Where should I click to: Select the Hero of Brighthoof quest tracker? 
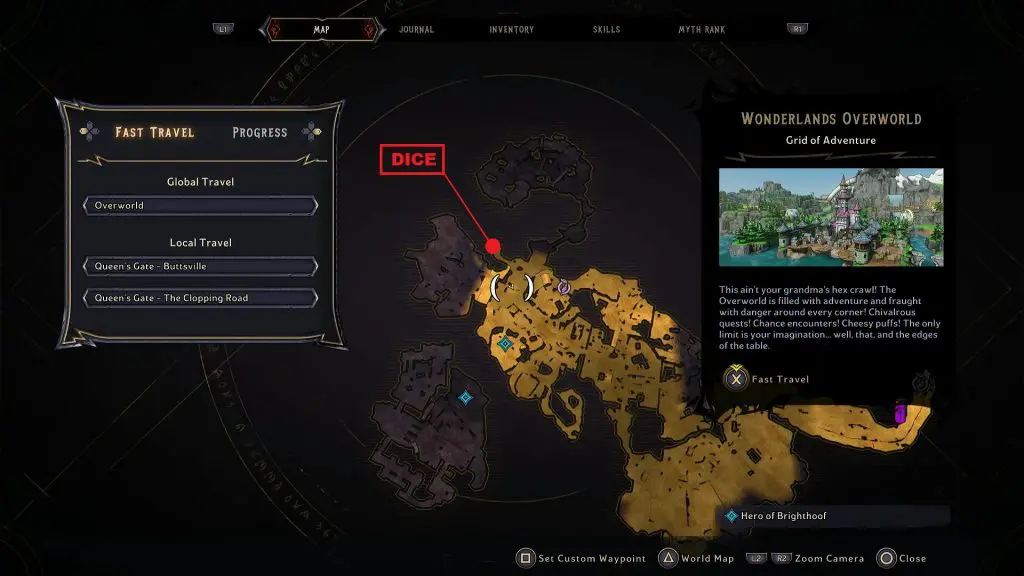834,516
